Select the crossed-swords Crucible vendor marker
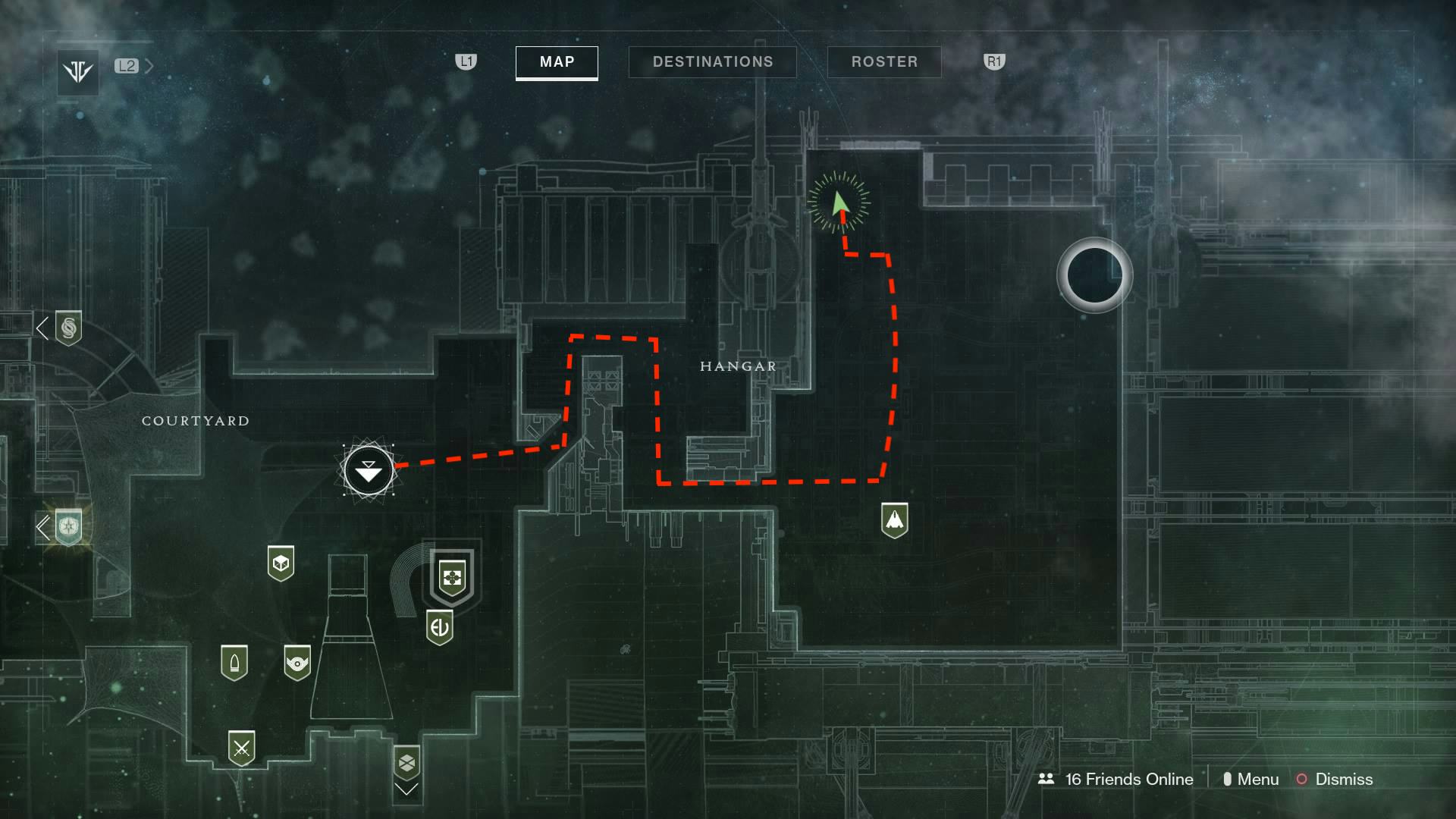 (242, 748)
